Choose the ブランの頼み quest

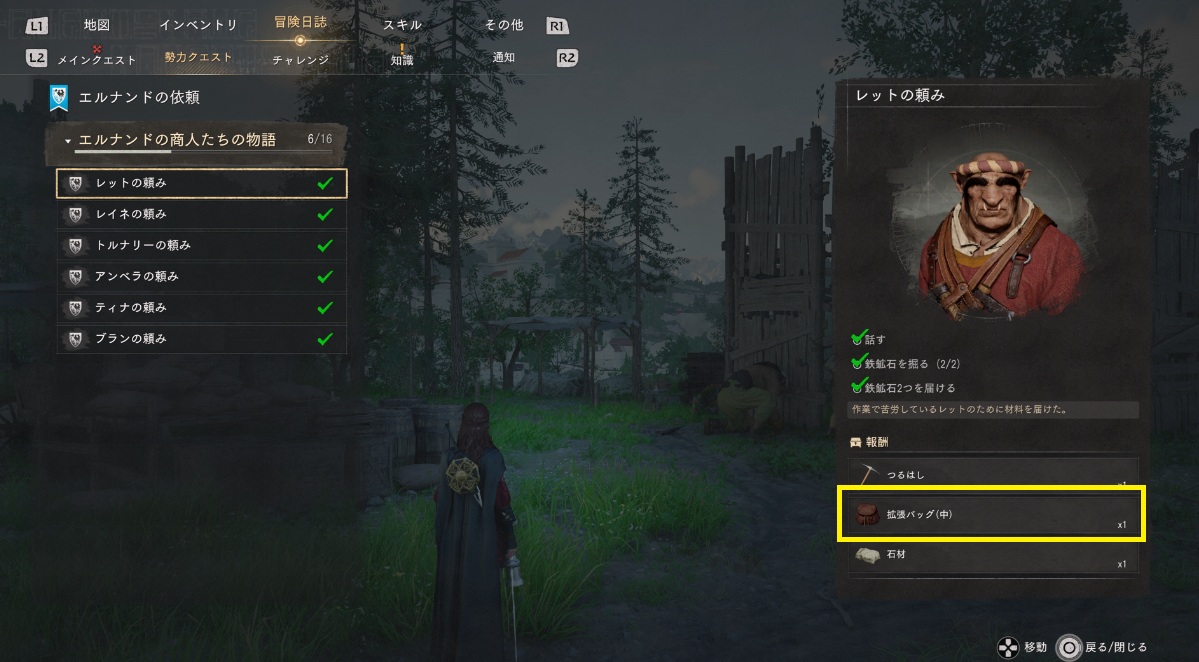click(201, 339)
